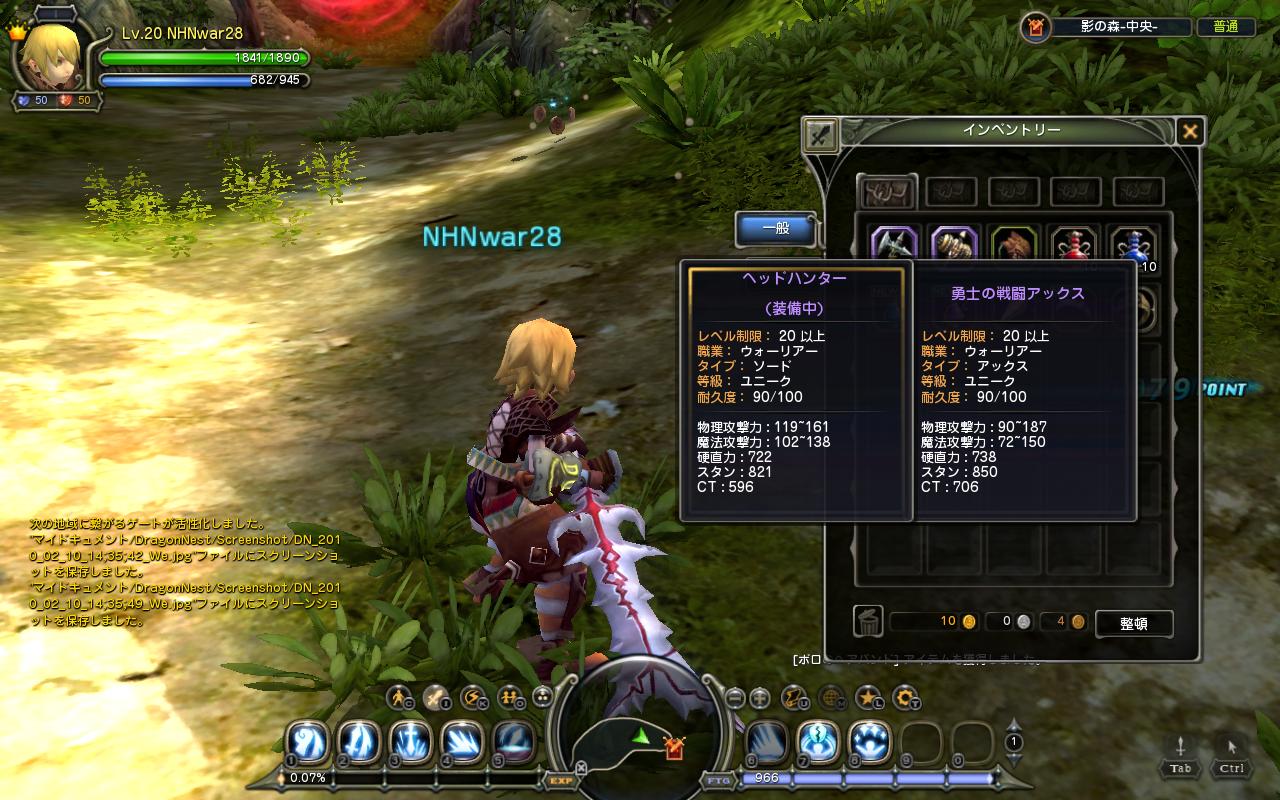Click the star icon menu button
This screenshot has width=1280, height=800.
coord(867,697)
